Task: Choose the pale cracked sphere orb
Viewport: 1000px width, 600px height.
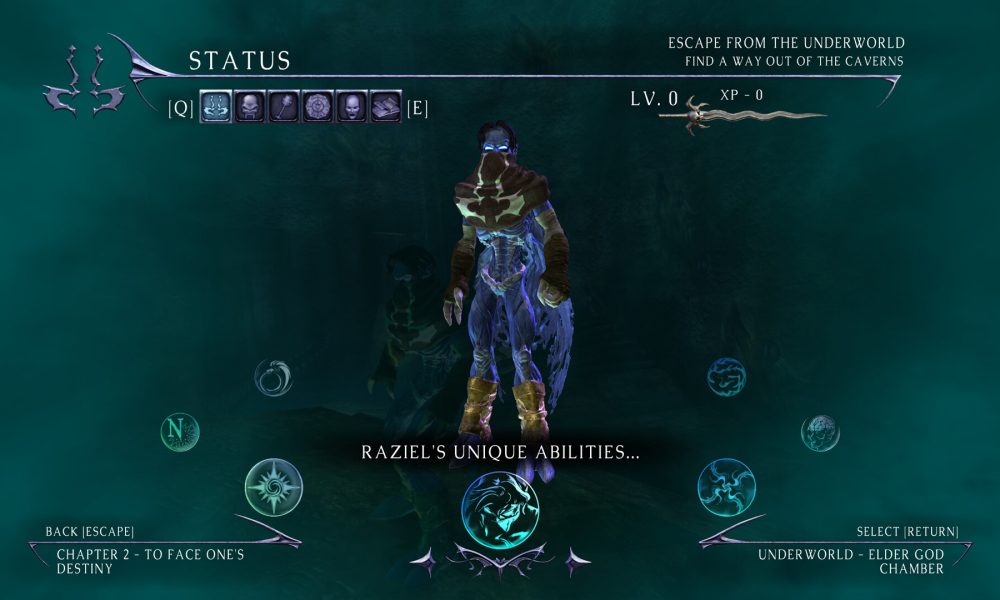Action: [820, 432]
